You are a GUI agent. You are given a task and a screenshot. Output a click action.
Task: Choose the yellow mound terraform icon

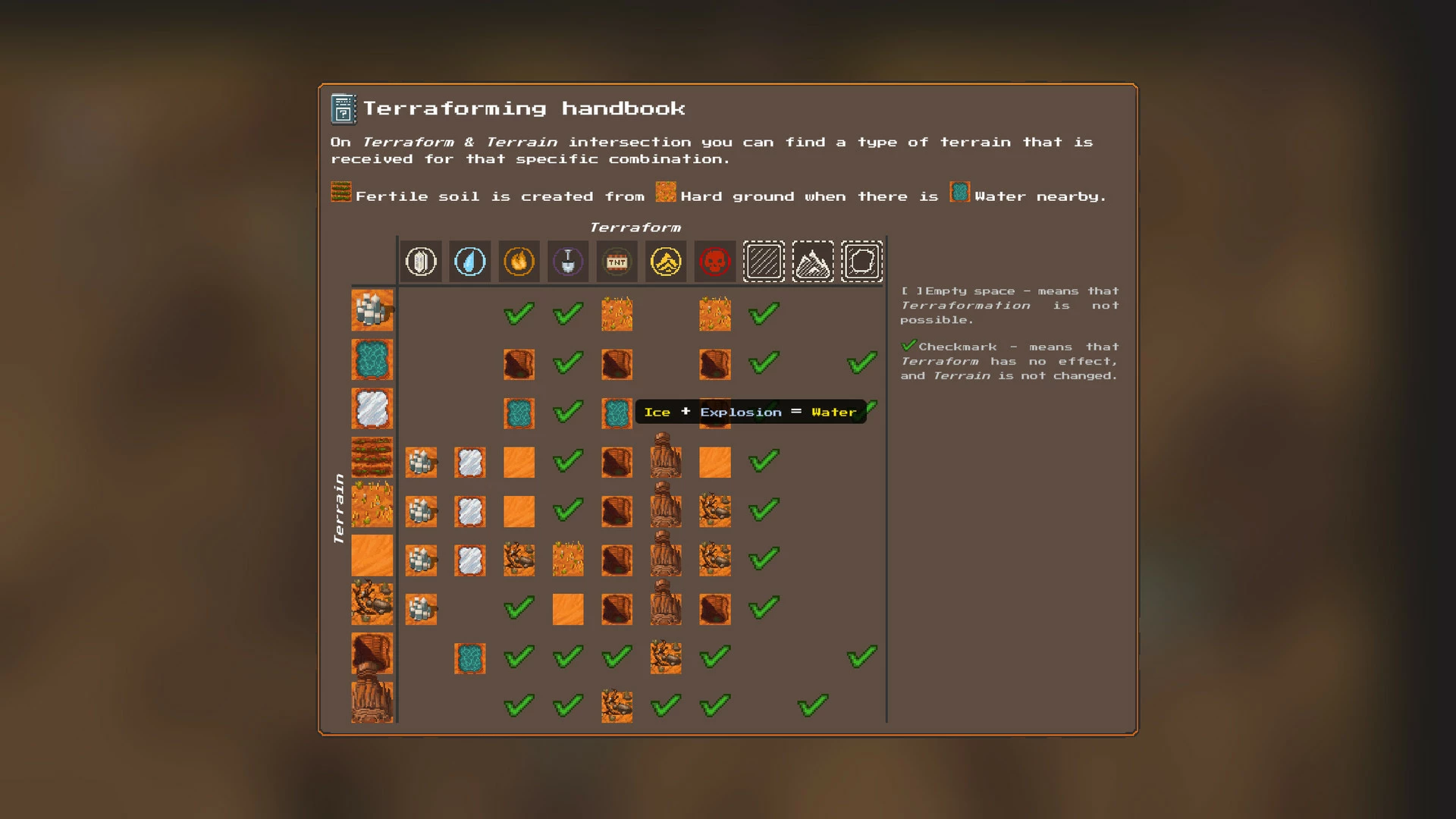click(x=666, y=262)
